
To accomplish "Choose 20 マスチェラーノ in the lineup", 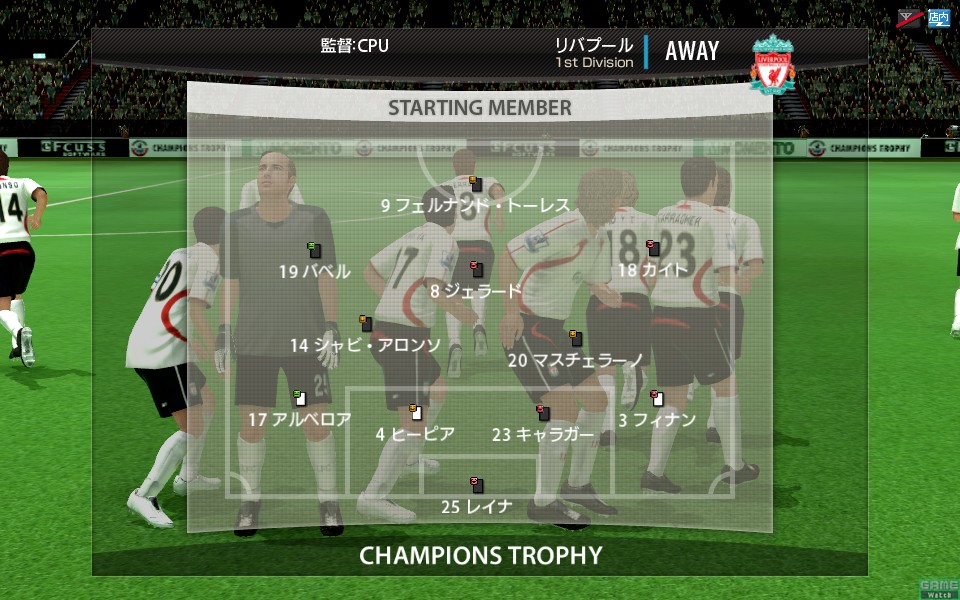I will (x=575, y=359).
